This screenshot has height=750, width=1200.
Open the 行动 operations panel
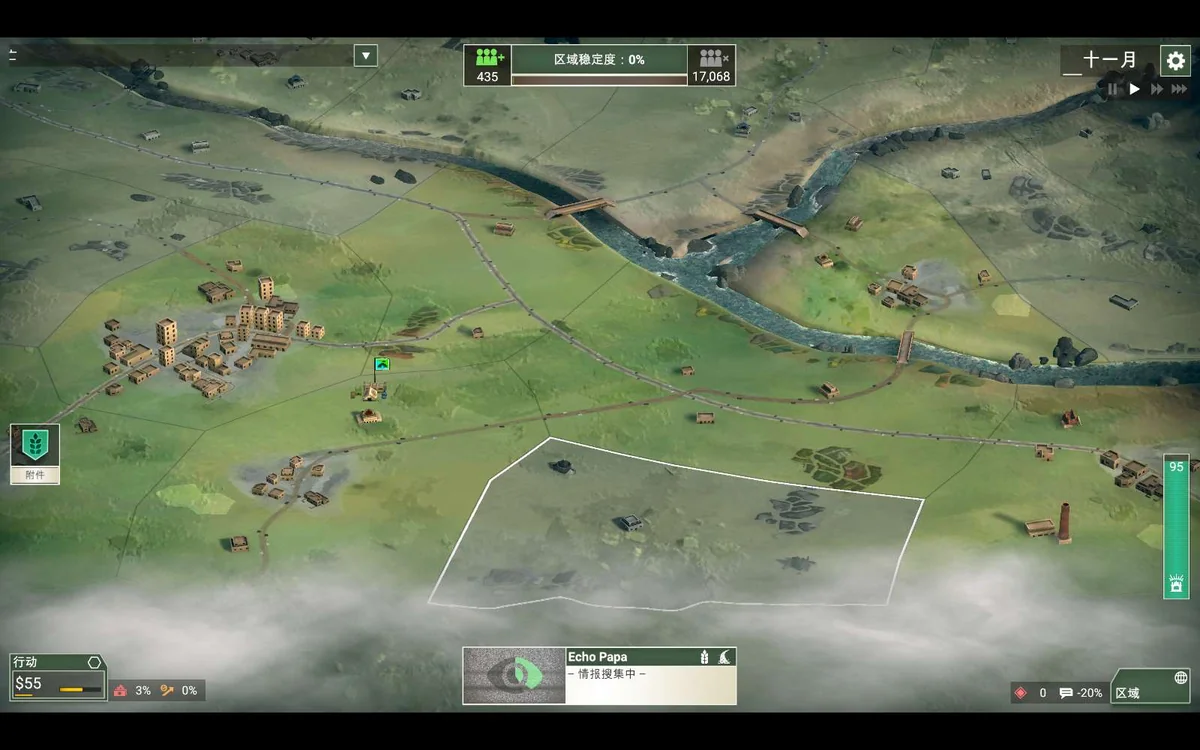coord(57,676)
